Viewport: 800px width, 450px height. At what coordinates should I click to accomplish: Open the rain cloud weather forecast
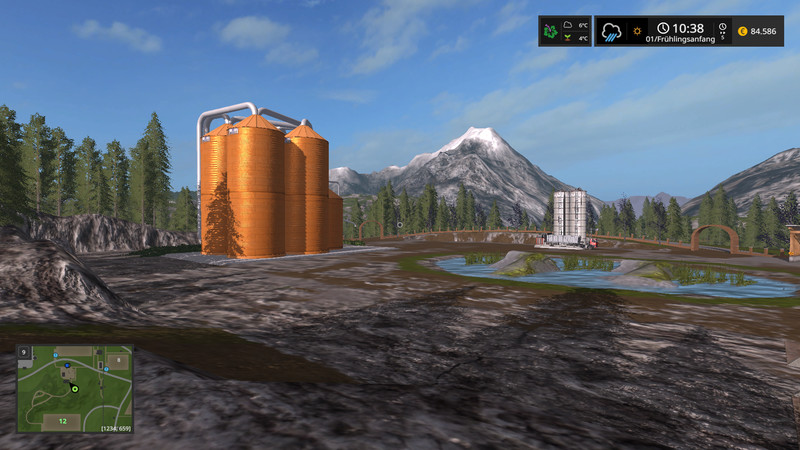612,31
